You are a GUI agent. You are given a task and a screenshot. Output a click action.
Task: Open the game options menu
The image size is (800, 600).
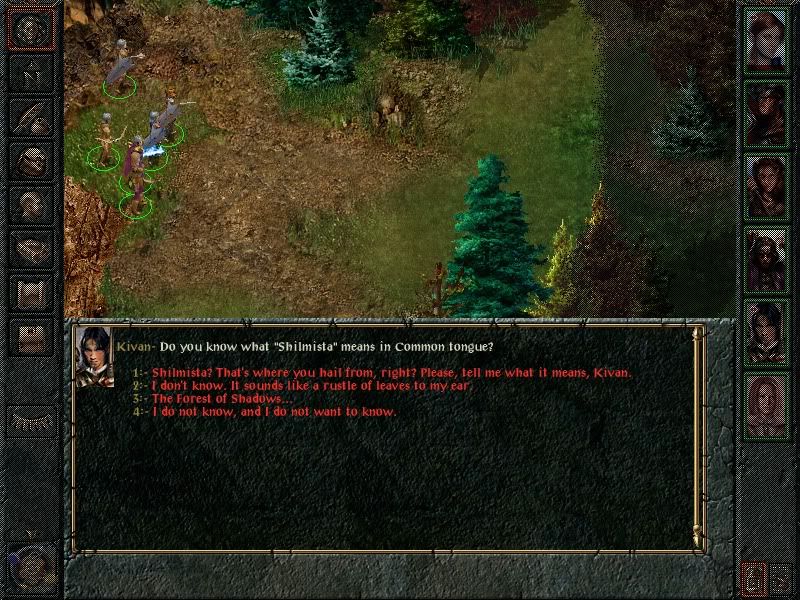[x=31, y=337]
